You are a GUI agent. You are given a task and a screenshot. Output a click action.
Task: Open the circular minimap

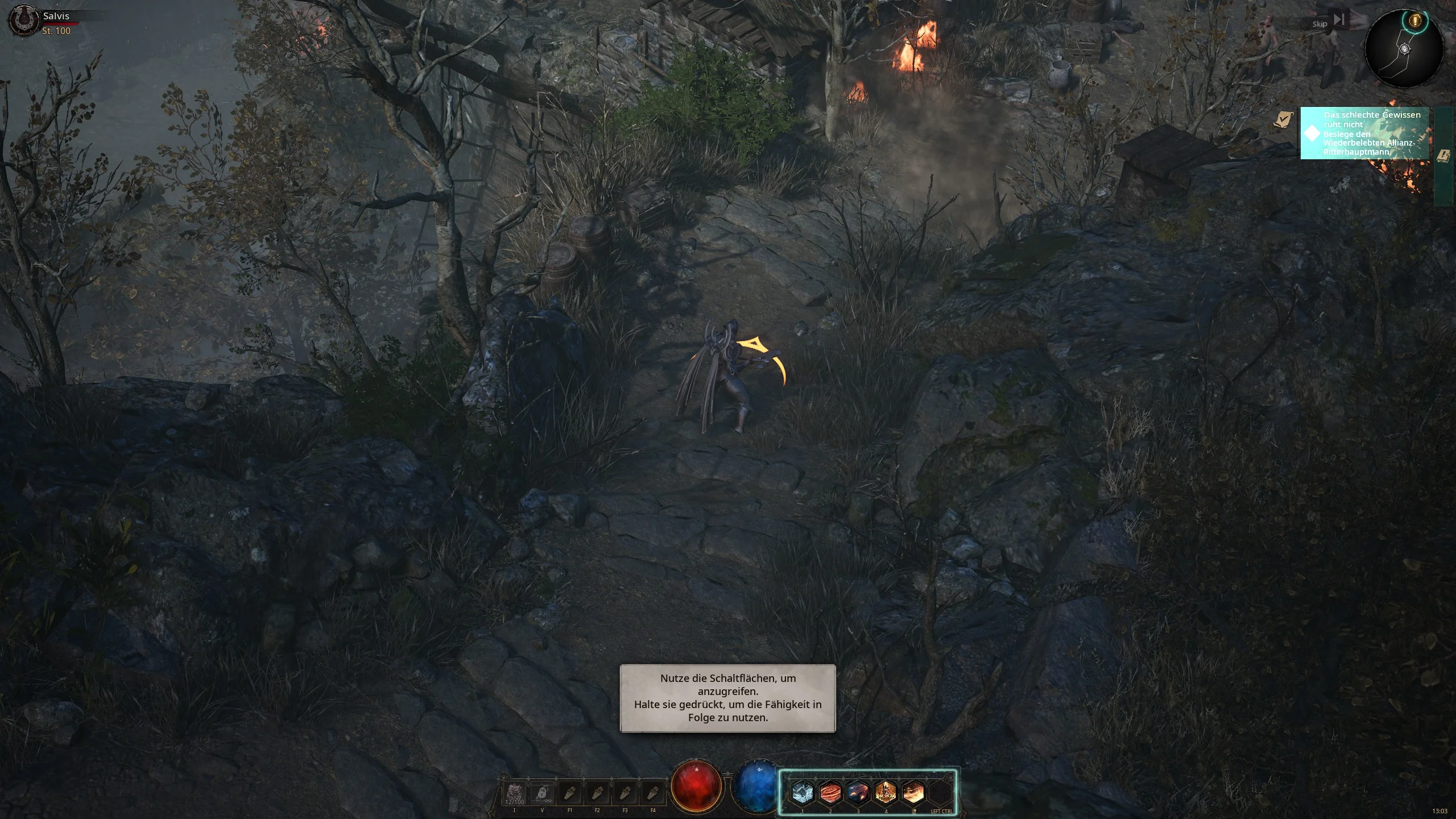(1404, 50)
